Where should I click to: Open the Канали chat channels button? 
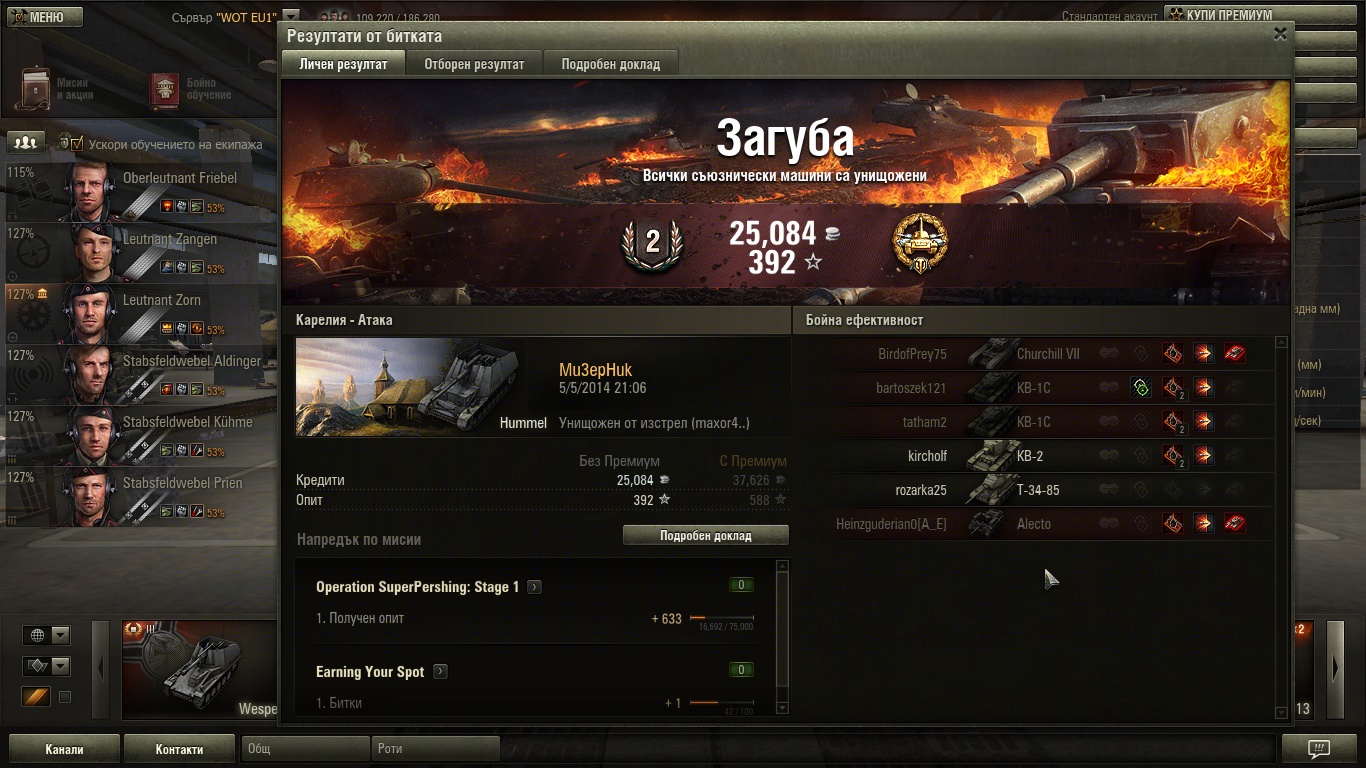pyautogui.click(x=64, y=749)
